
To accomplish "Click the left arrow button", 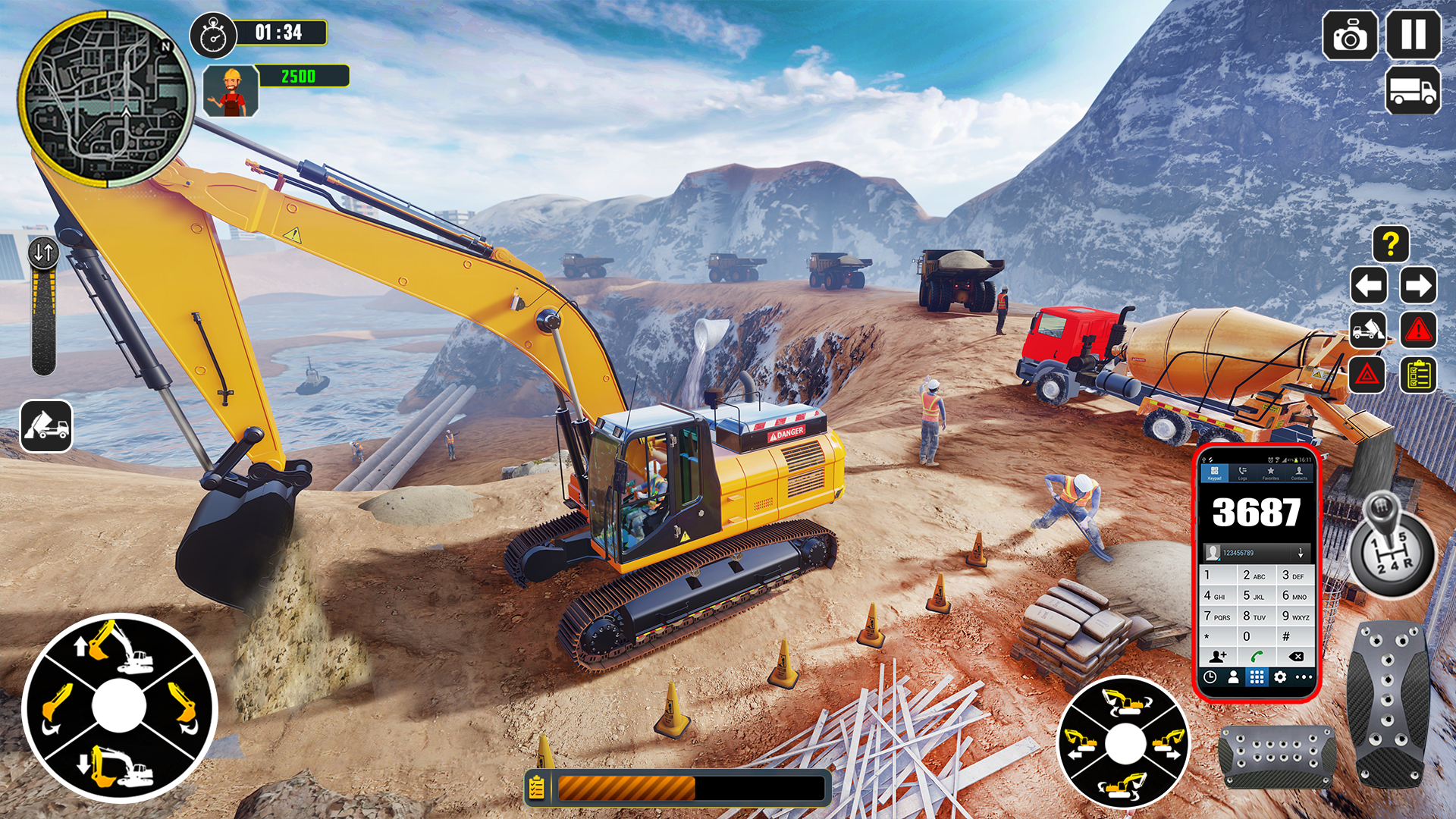I will [1369, 286].
